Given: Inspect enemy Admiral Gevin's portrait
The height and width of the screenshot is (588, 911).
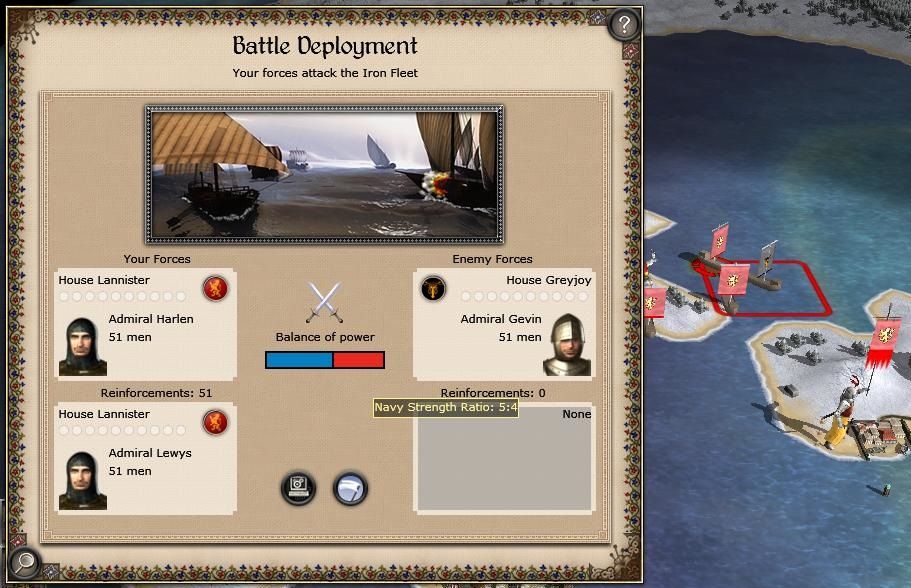Looking at the screenshot, I should [567, 345].
